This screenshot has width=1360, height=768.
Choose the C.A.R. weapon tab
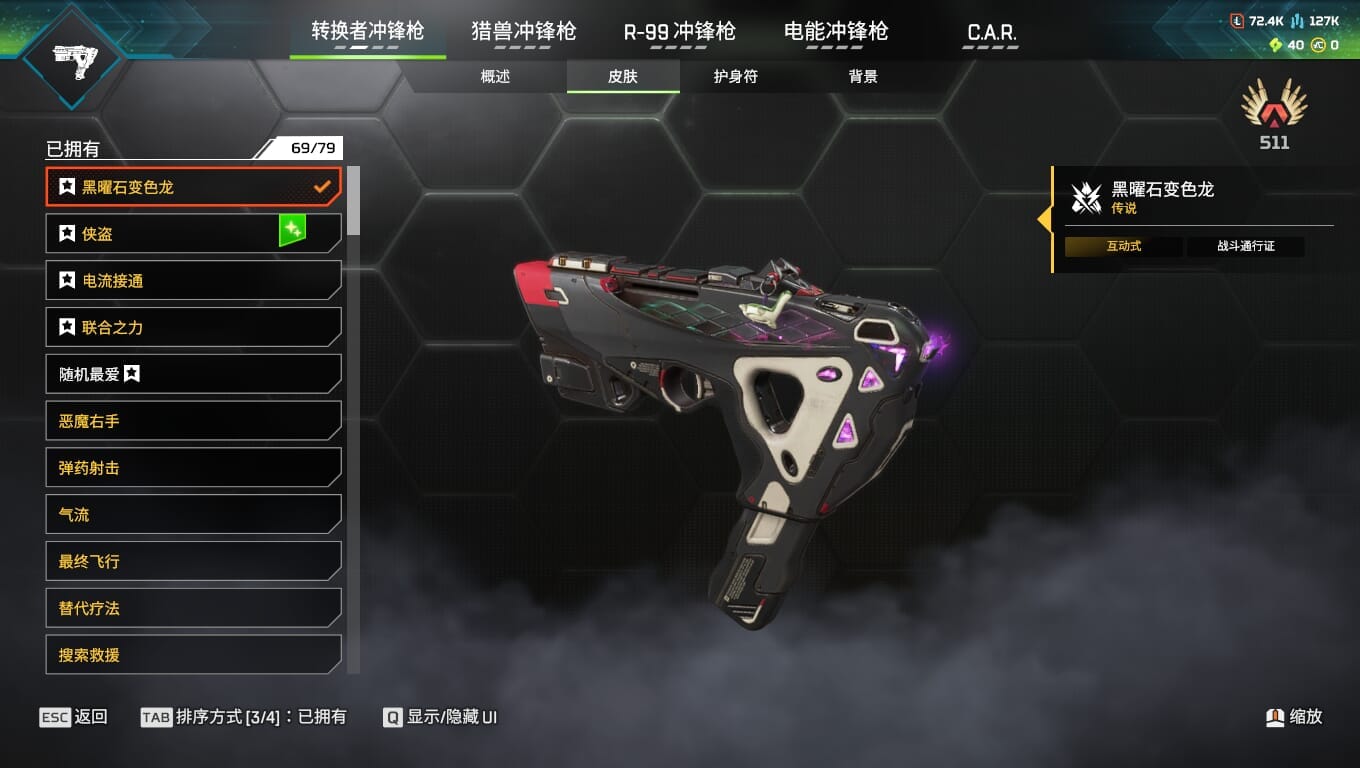[x=991, y=32]
